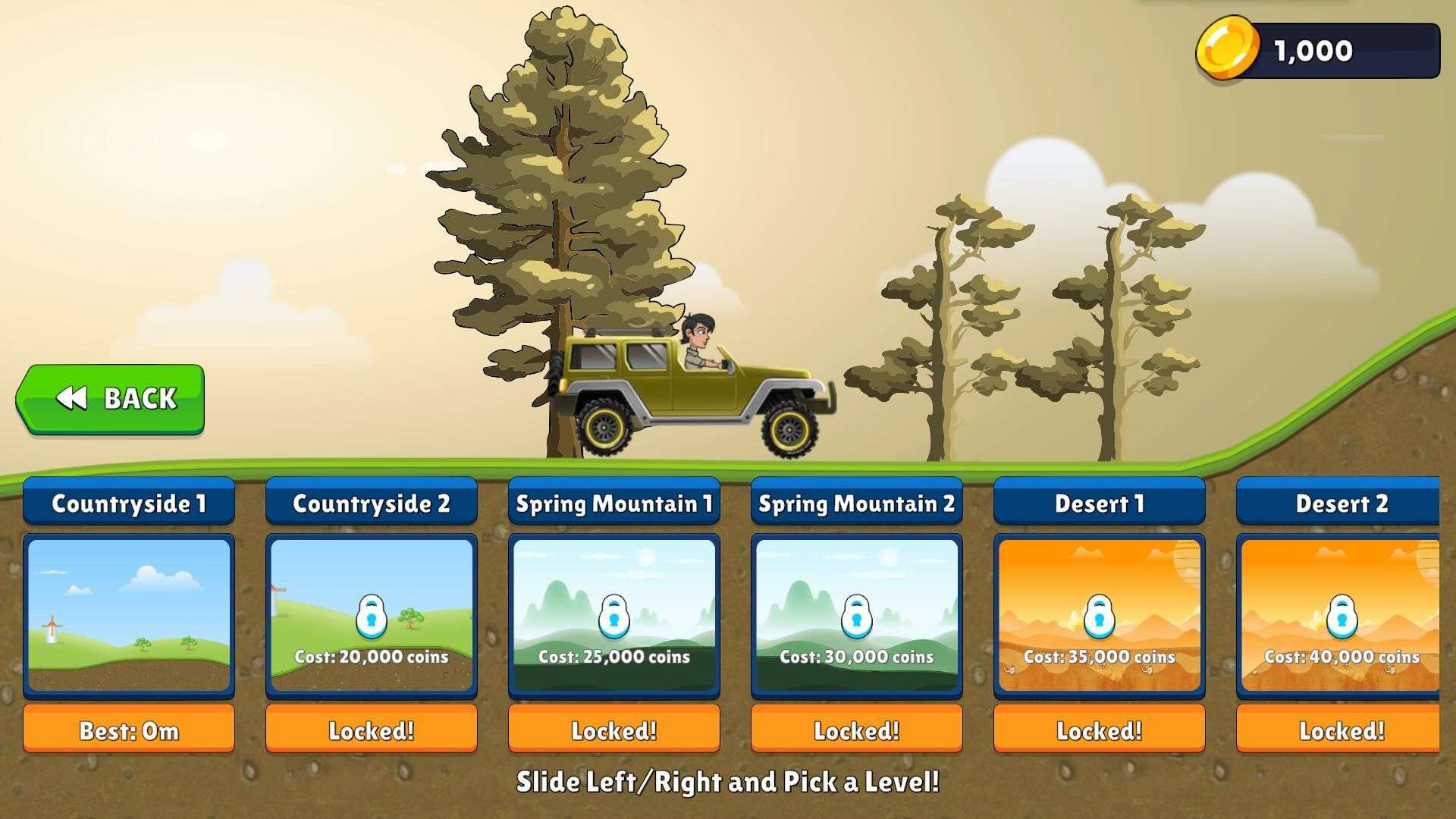Image resolution: width=1456 pixels, height=819 pixels.
Task: Pick the Spring Mountain 1 level tile
Action: click(x=614, y=615)
